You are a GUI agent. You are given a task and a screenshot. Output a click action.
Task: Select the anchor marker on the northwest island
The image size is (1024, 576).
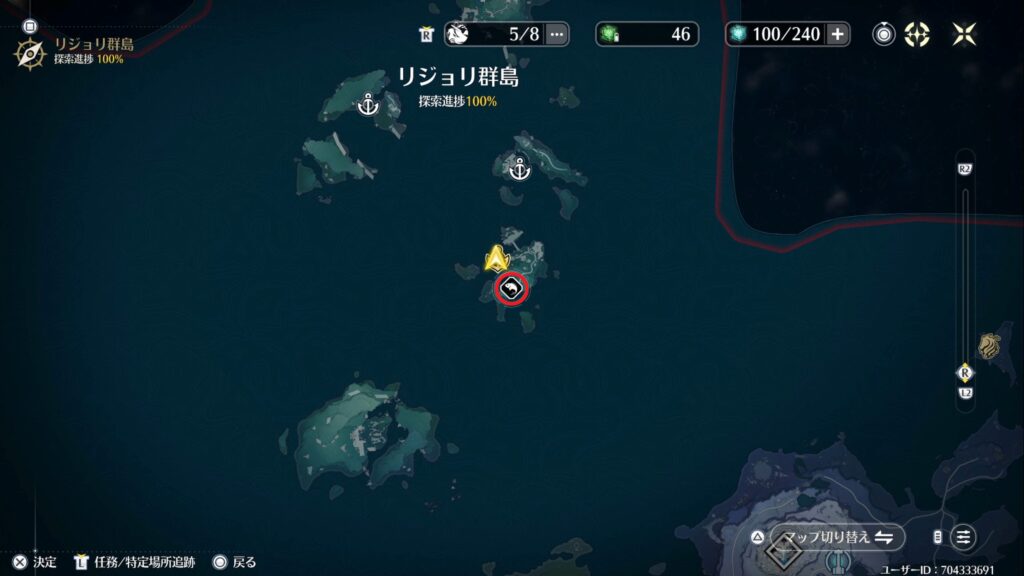(367, 103)
